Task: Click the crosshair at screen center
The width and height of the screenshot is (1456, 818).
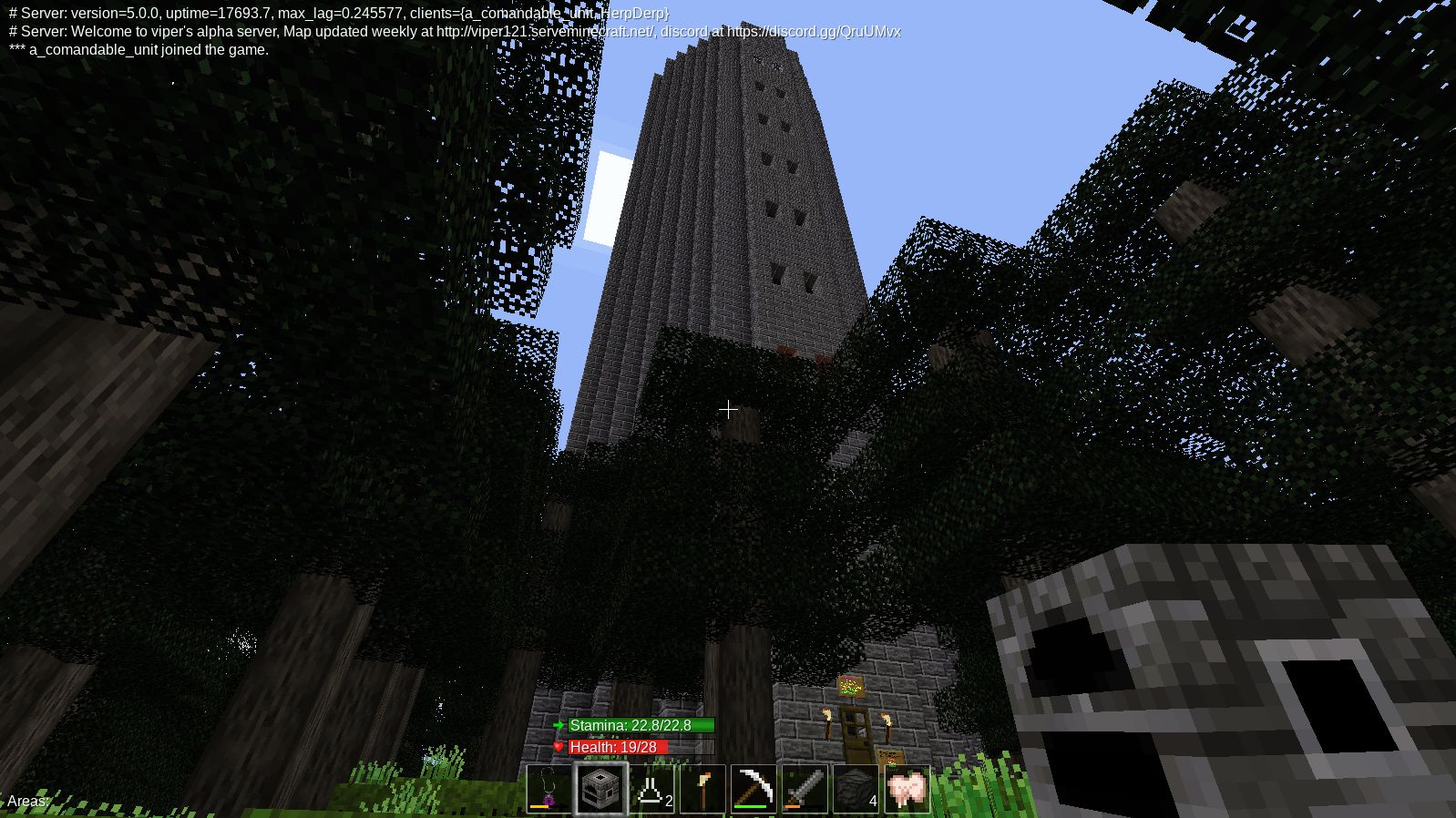Action: click(x=728, y=410)
